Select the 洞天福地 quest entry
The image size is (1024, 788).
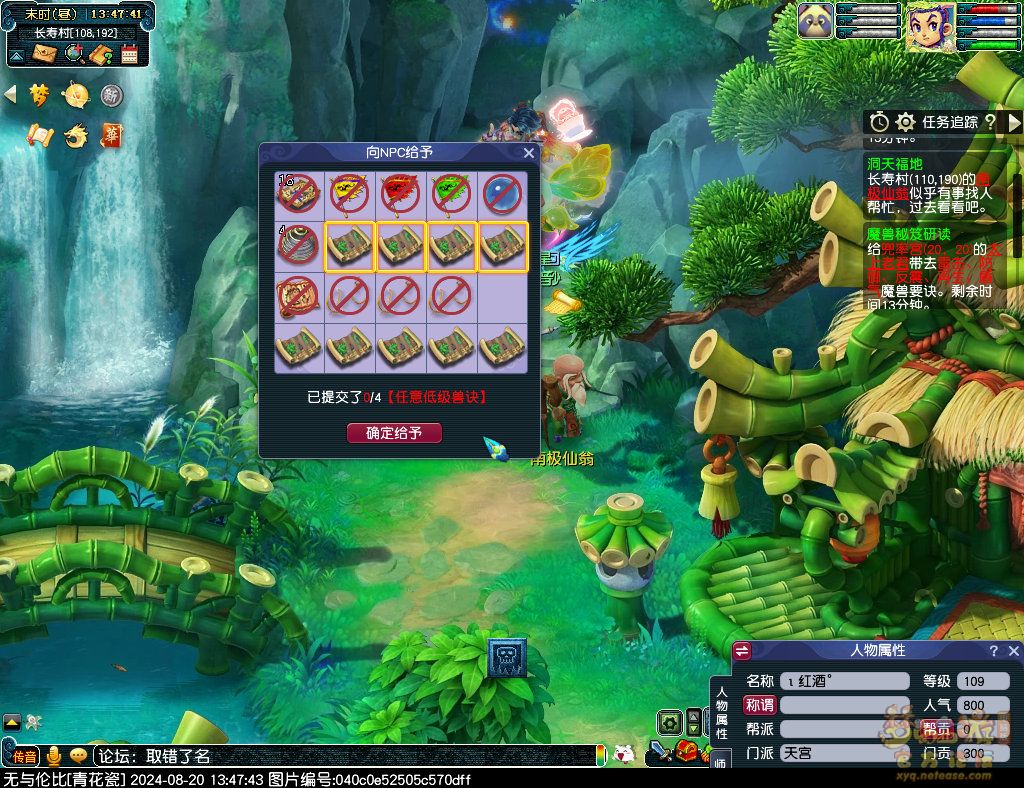[x=895, y=163]
